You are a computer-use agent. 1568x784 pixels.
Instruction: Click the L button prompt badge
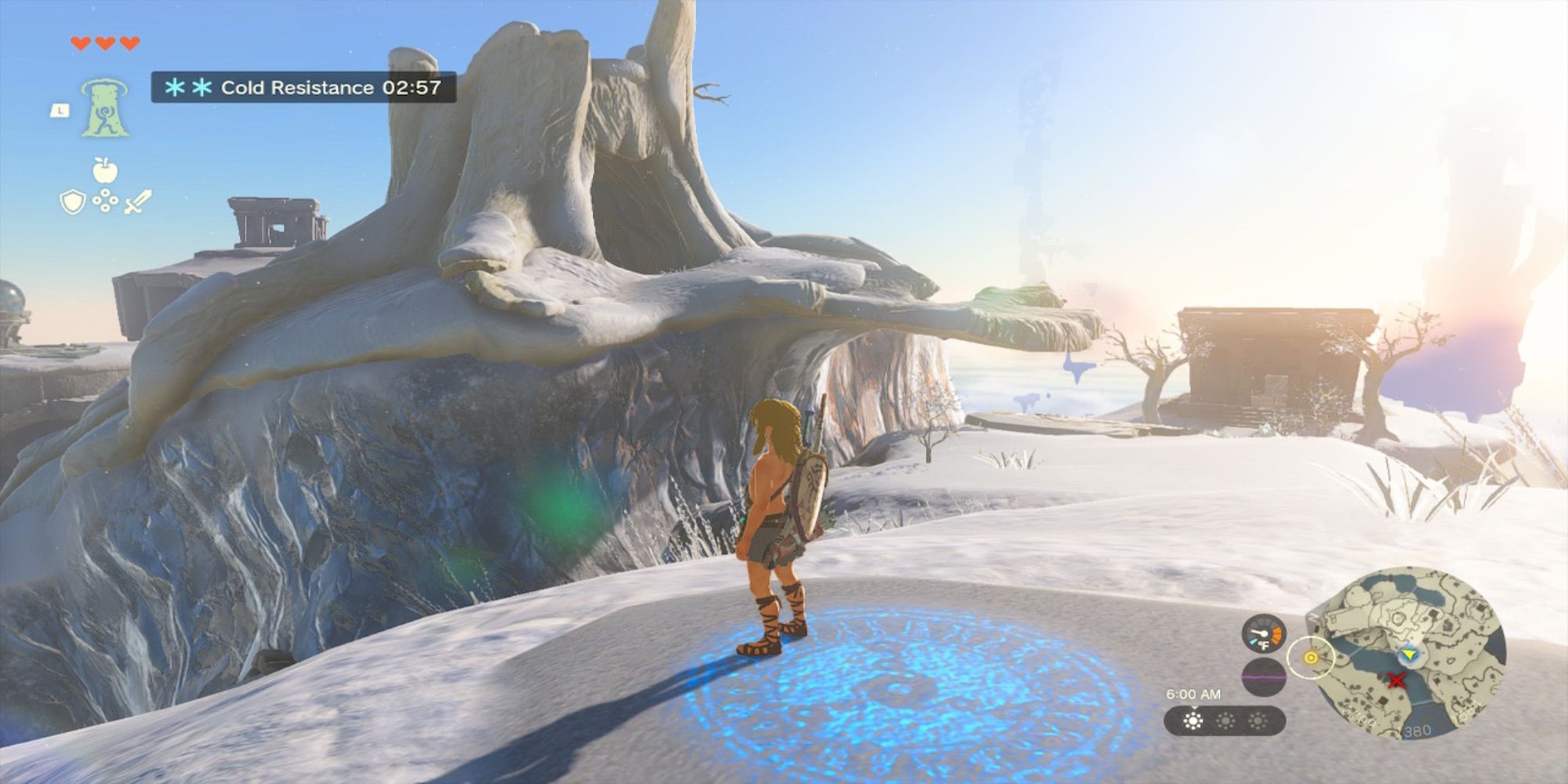[x=60, y=110]
